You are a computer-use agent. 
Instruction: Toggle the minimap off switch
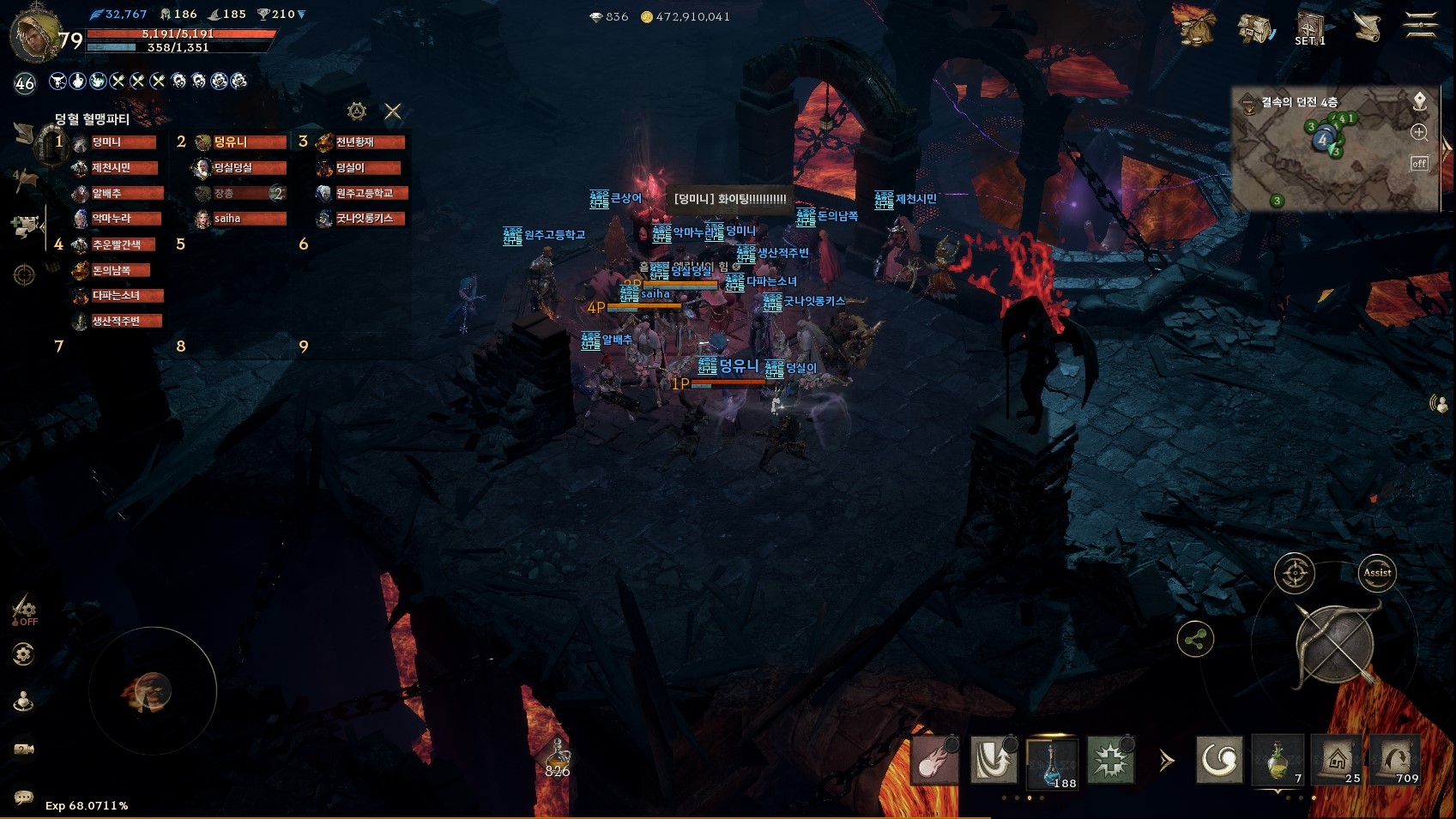pyautogui.click(x=1419, y=163)
